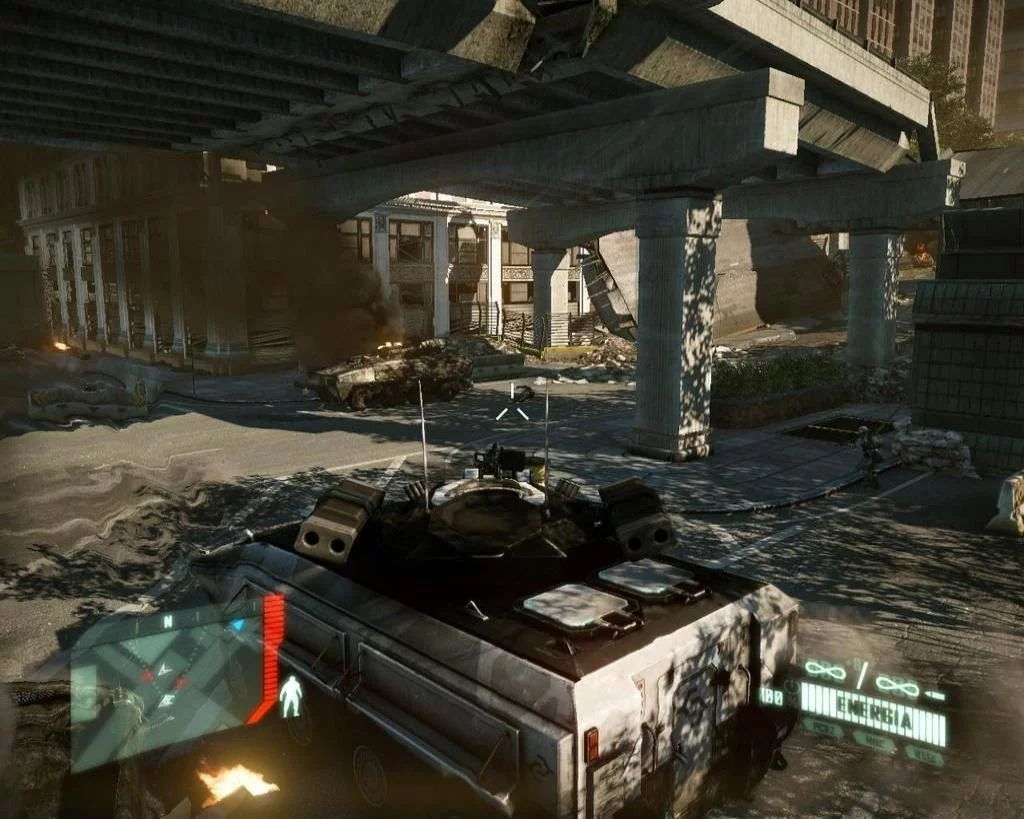The width and height of the screenshot is (1024, 819).
Task: Select the blue objective arrow on the minimap
Action: click(238, 625)
